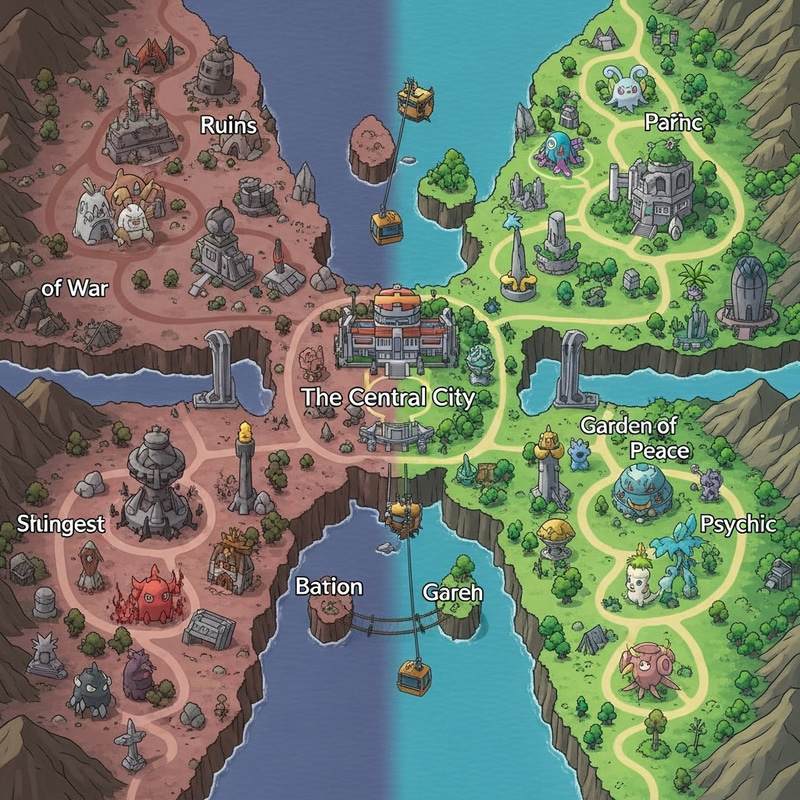
Task: Choose the Ruins location label
Action: click(x=229, y=126)
